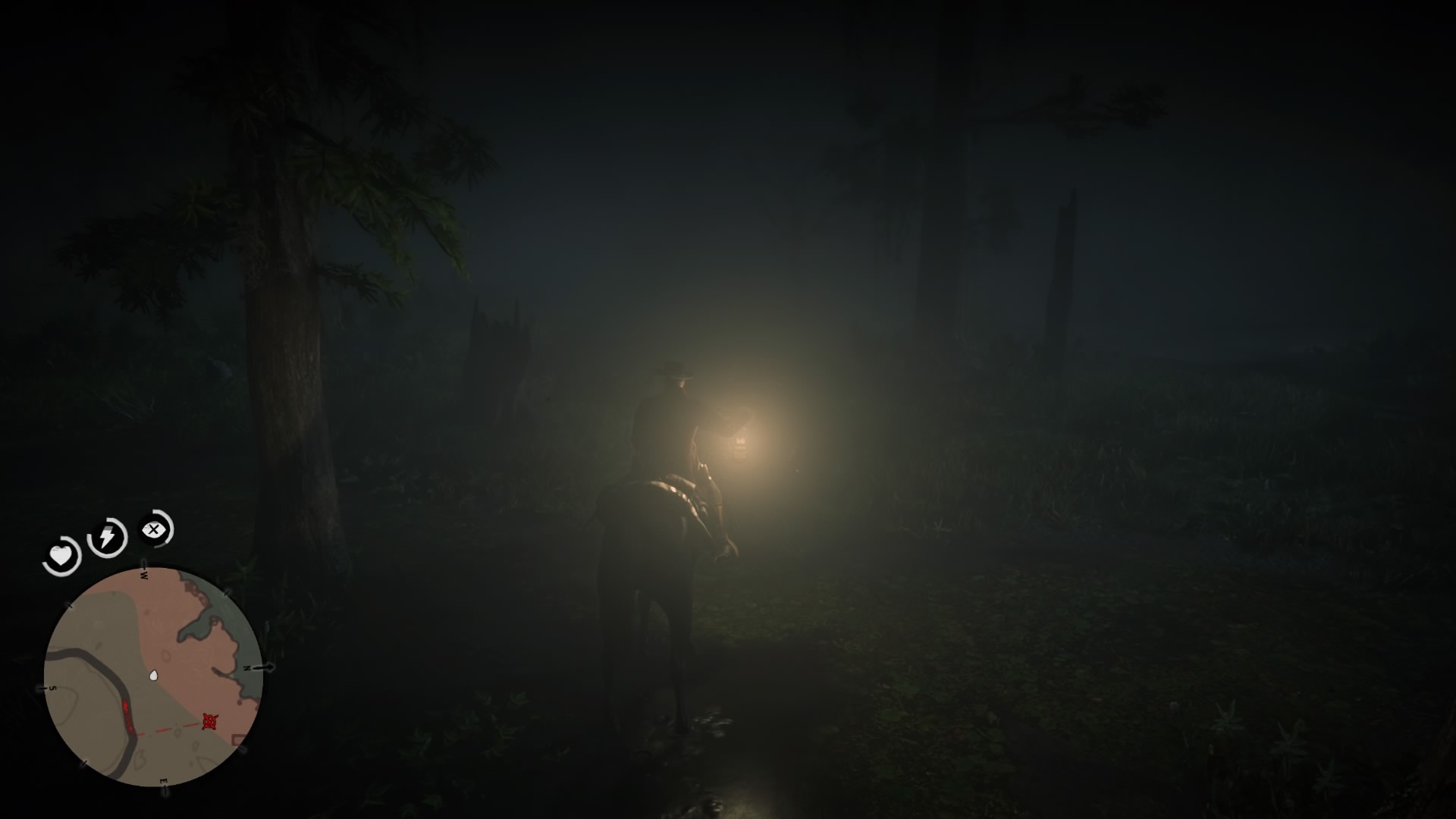The width and height of the screenshot is (1456, 819).
Task: Click the white player arrow on the minimap
Action: (x=153, y=676)
